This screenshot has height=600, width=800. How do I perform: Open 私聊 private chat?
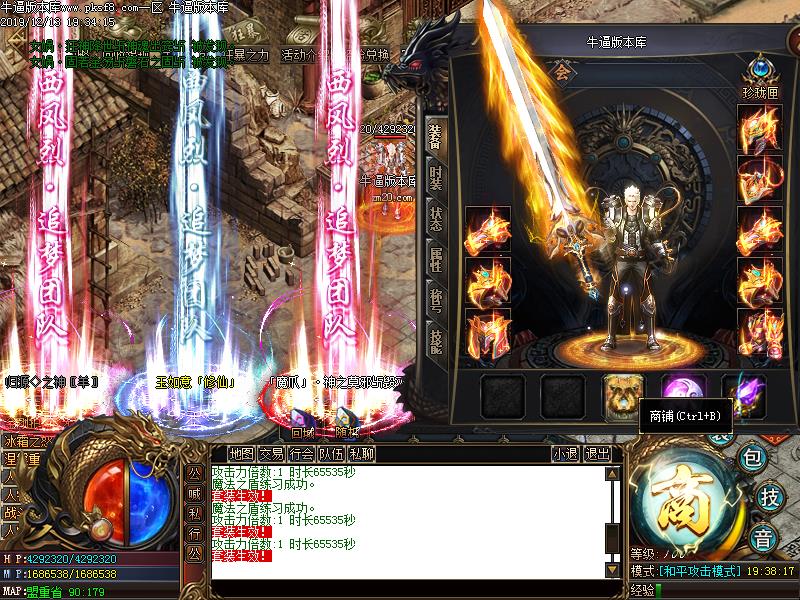point(361,453)
